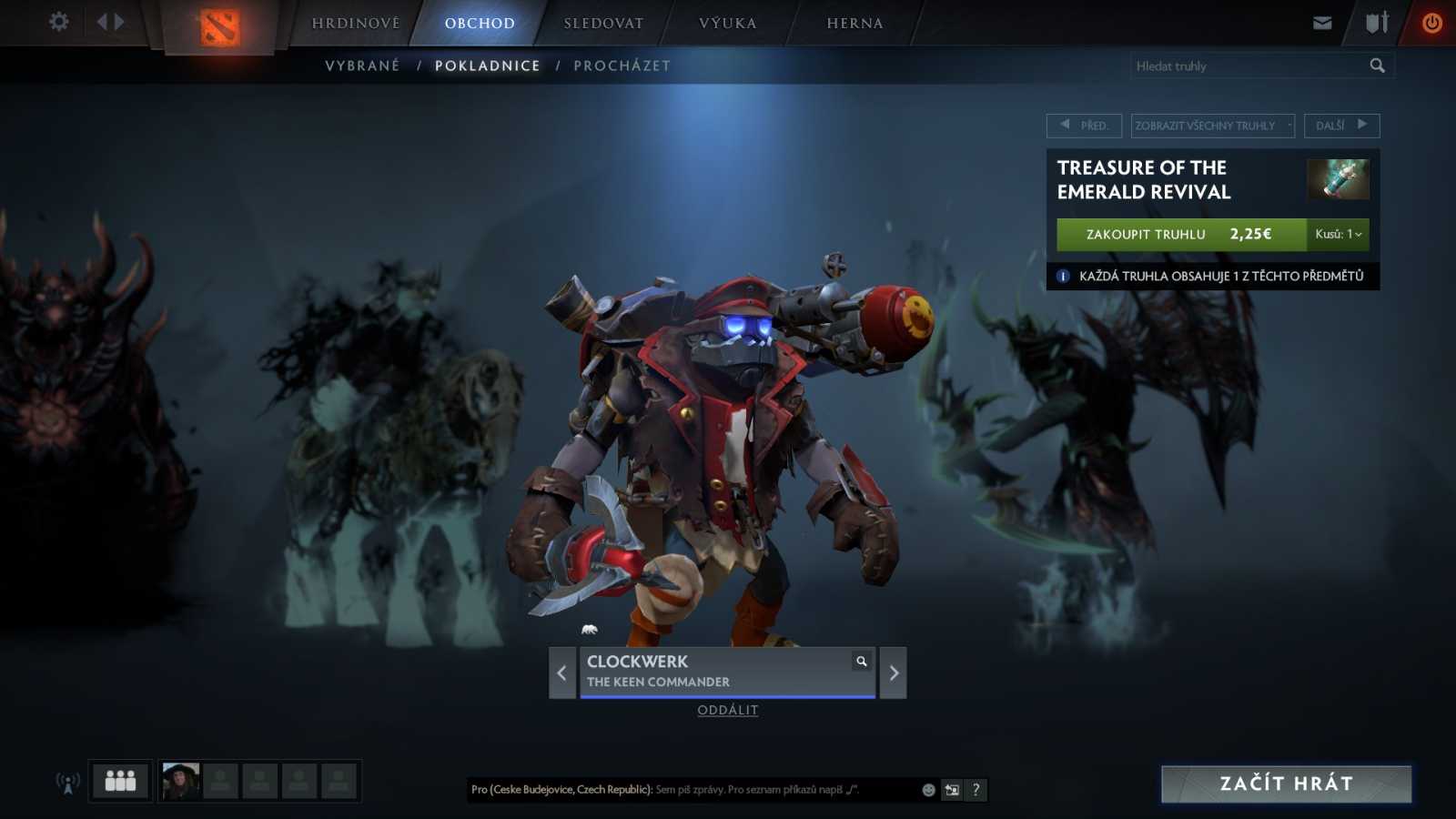
Task: Open the Kusů quantity dropdown
Action: tap(1338, 235)
